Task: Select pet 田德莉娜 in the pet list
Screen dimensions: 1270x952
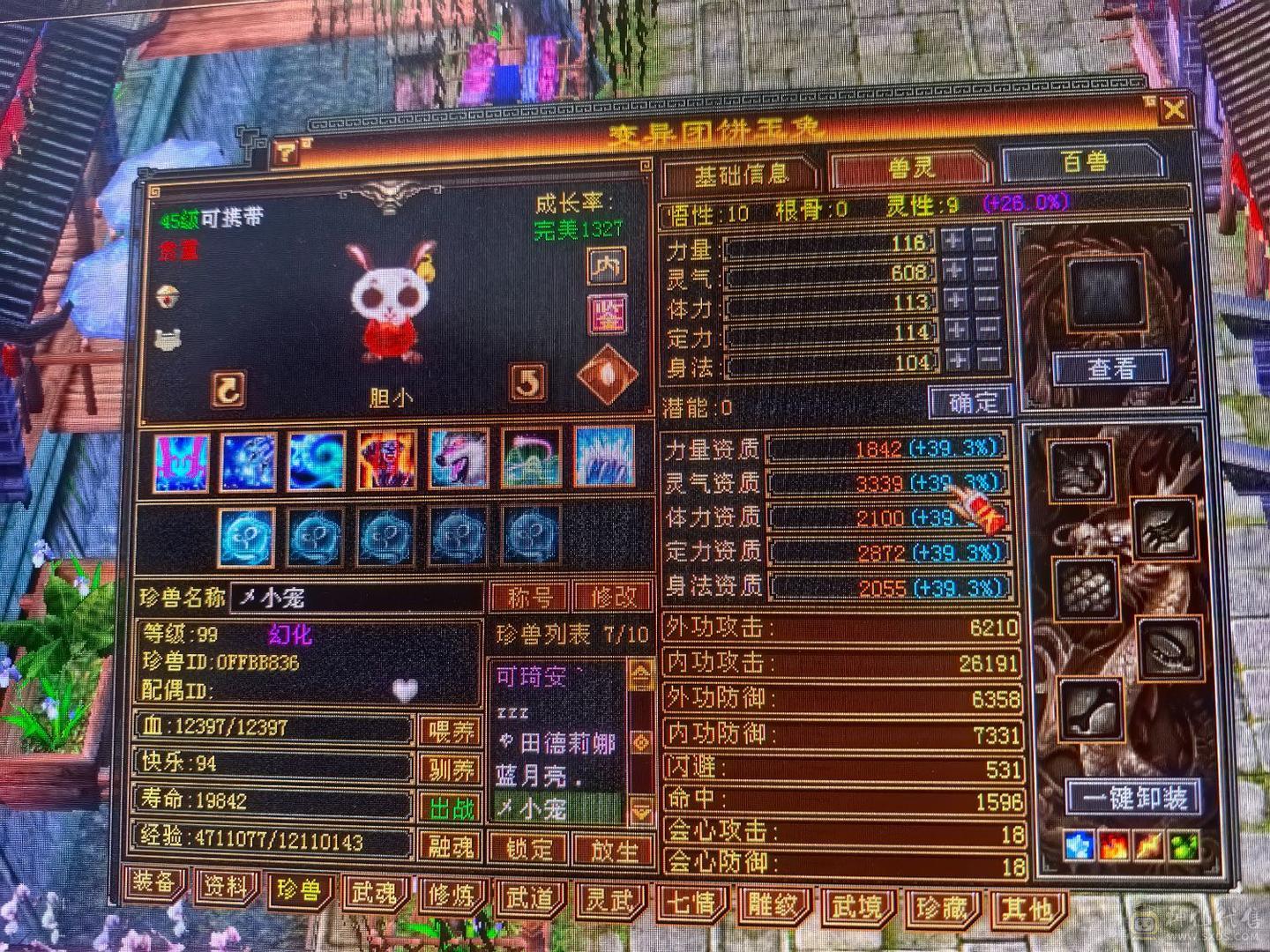Action: click(564, 743)
